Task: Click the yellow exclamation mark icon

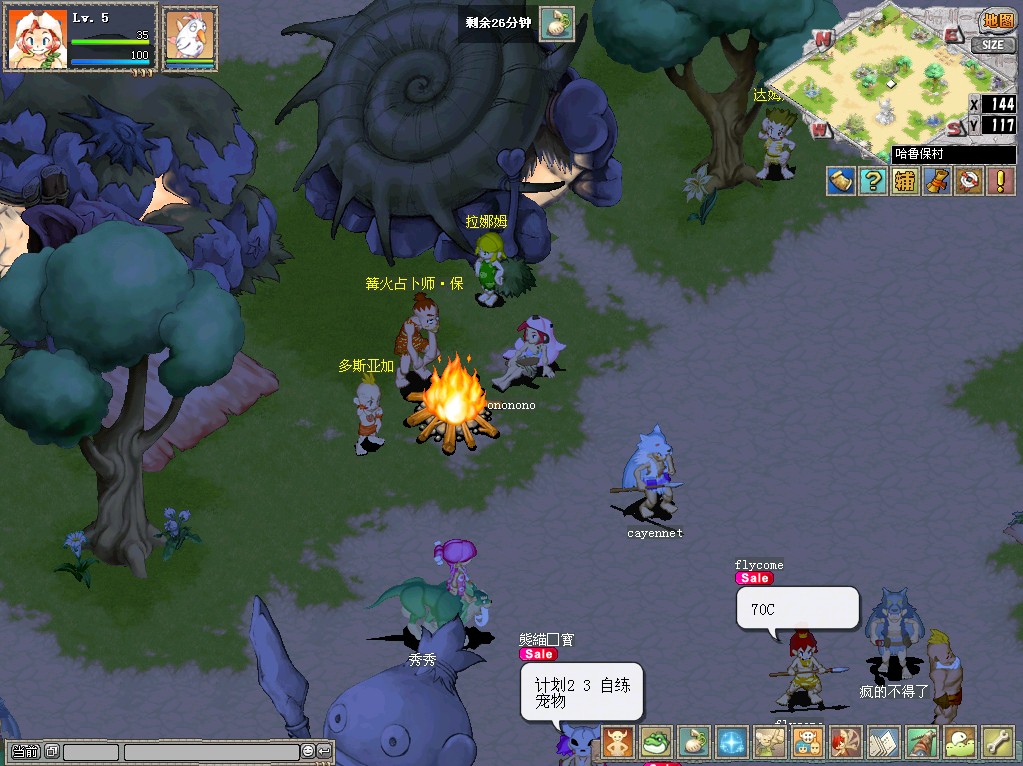Action: click(x=1000, y=181)
